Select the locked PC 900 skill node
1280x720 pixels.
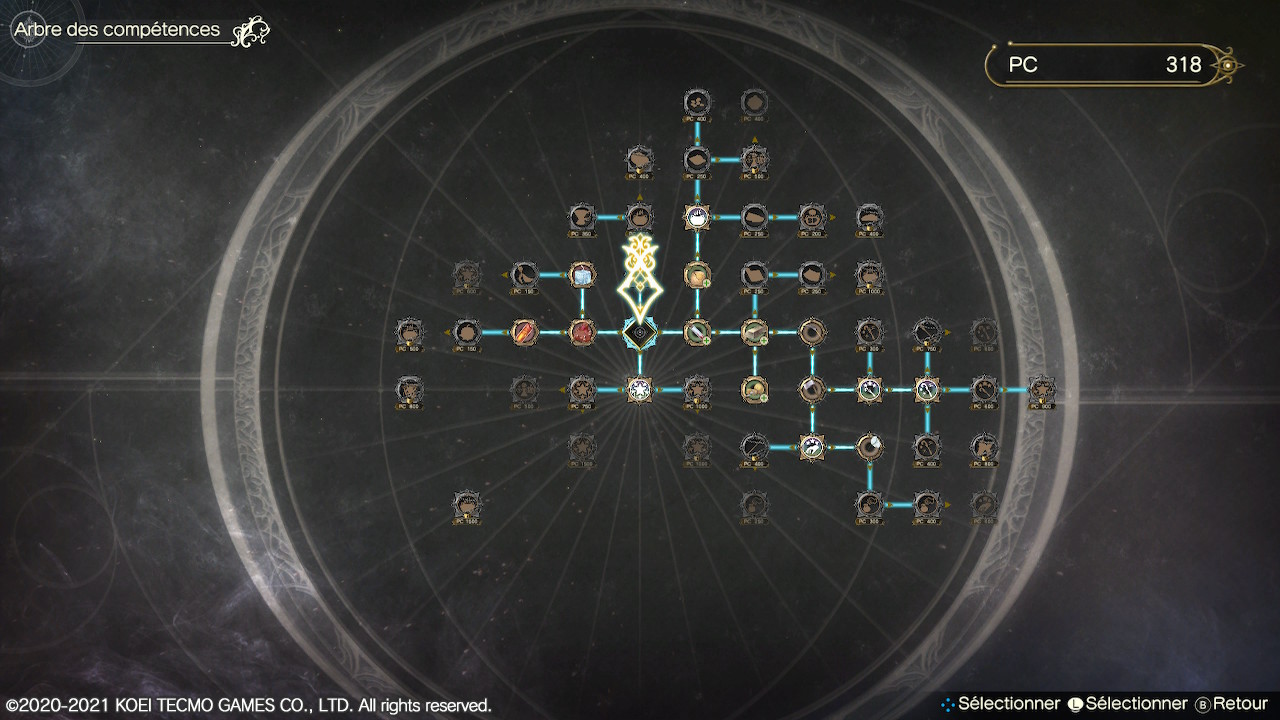coord(1043,389)
